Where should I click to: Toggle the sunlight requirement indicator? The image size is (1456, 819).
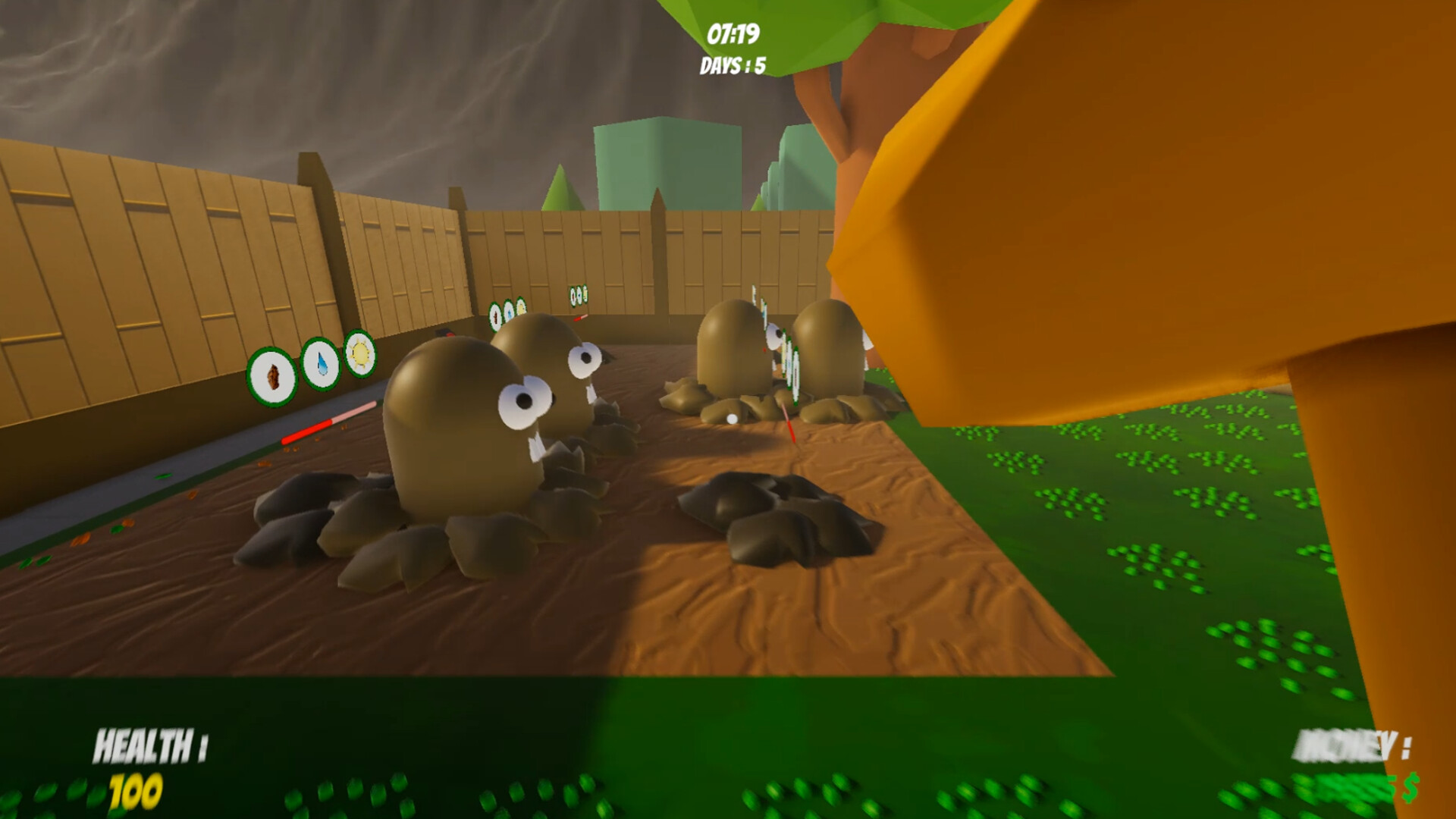click(x=358, y=359)
